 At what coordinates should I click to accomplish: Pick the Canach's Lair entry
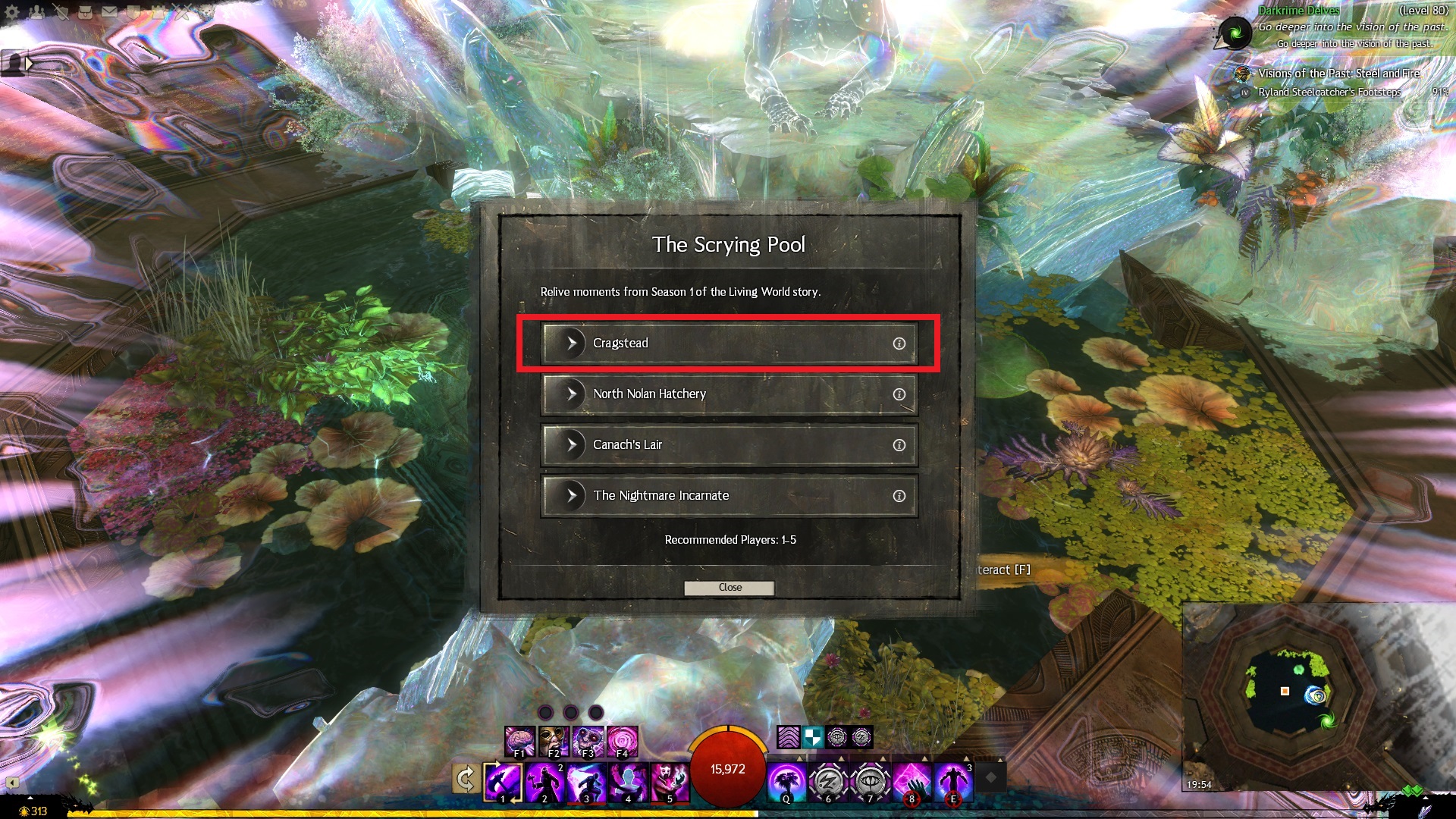tap(728, 445)
